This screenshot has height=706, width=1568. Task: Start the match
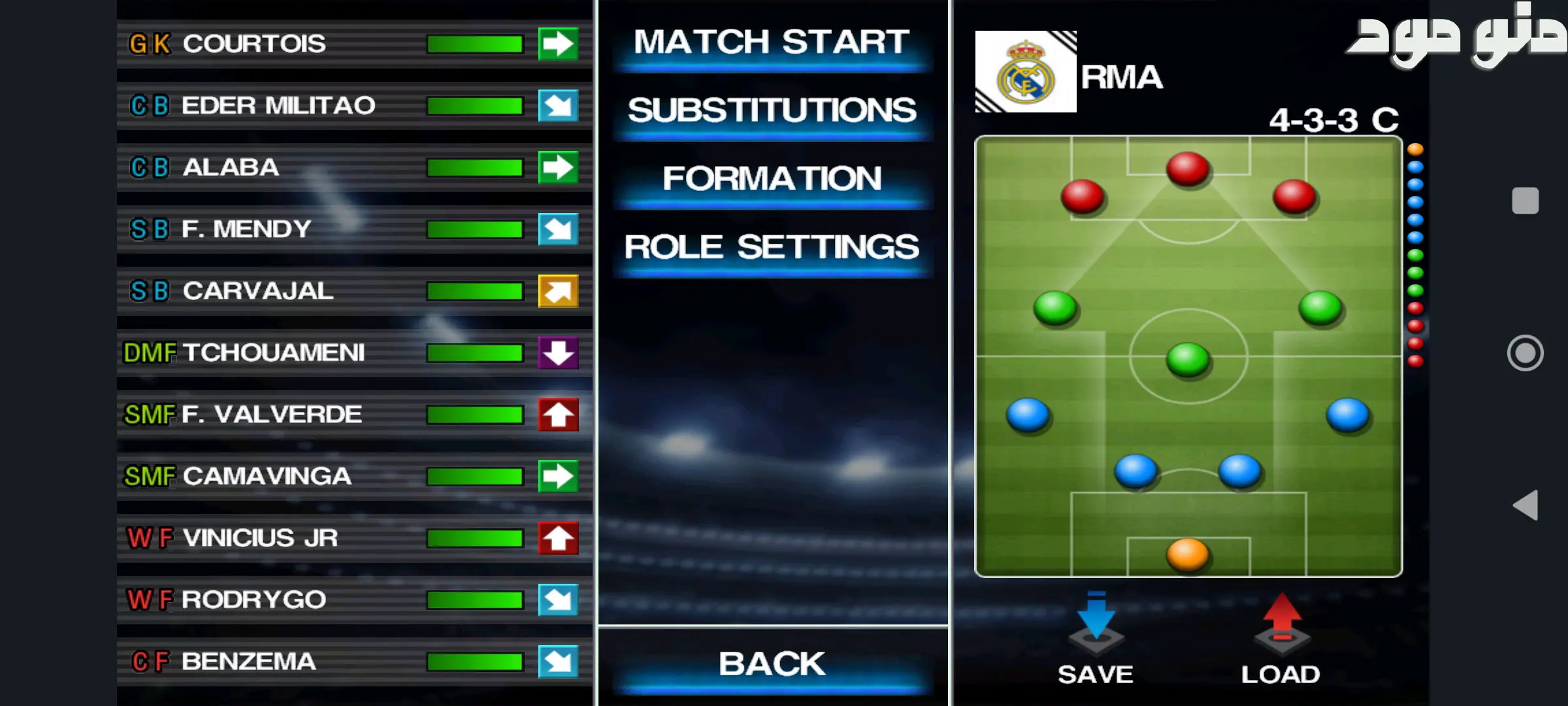click(x=772, y=43)
